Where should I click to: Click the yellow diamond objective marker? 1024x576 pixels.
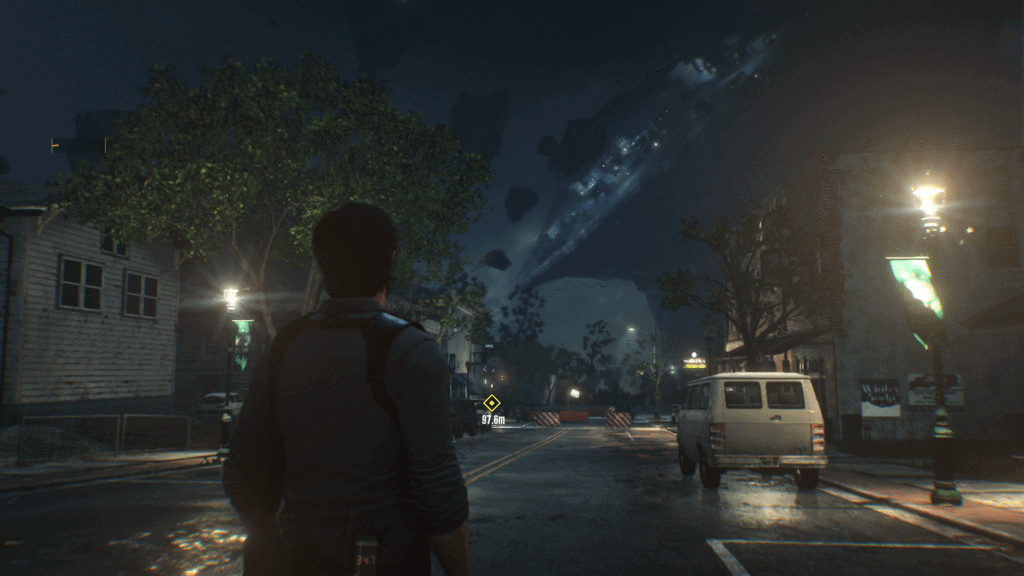click(x=491, y=403)
